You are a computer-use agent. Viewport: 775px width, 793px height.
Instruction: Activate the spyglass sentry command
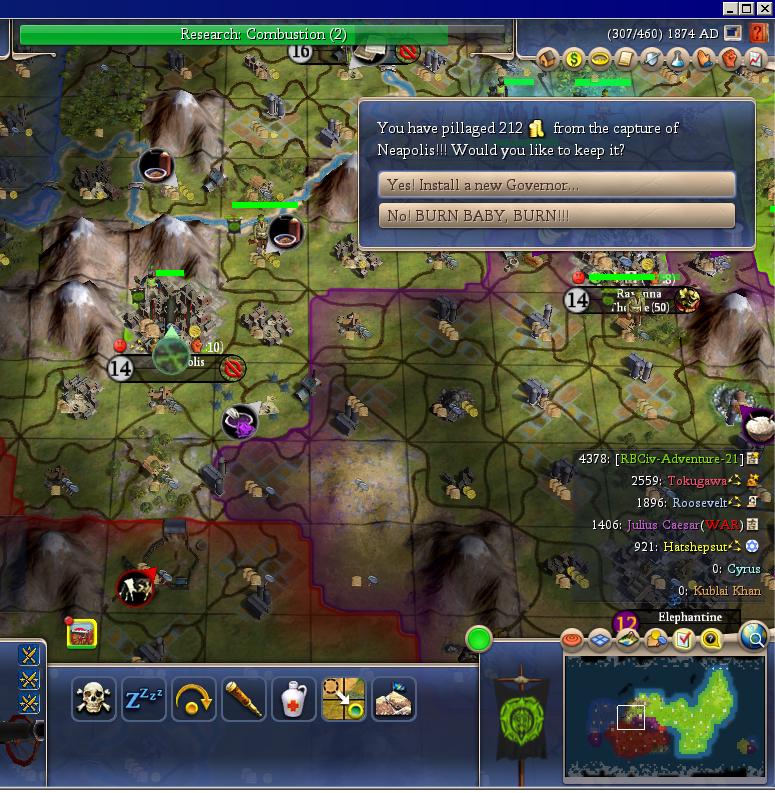coord(244,699)
